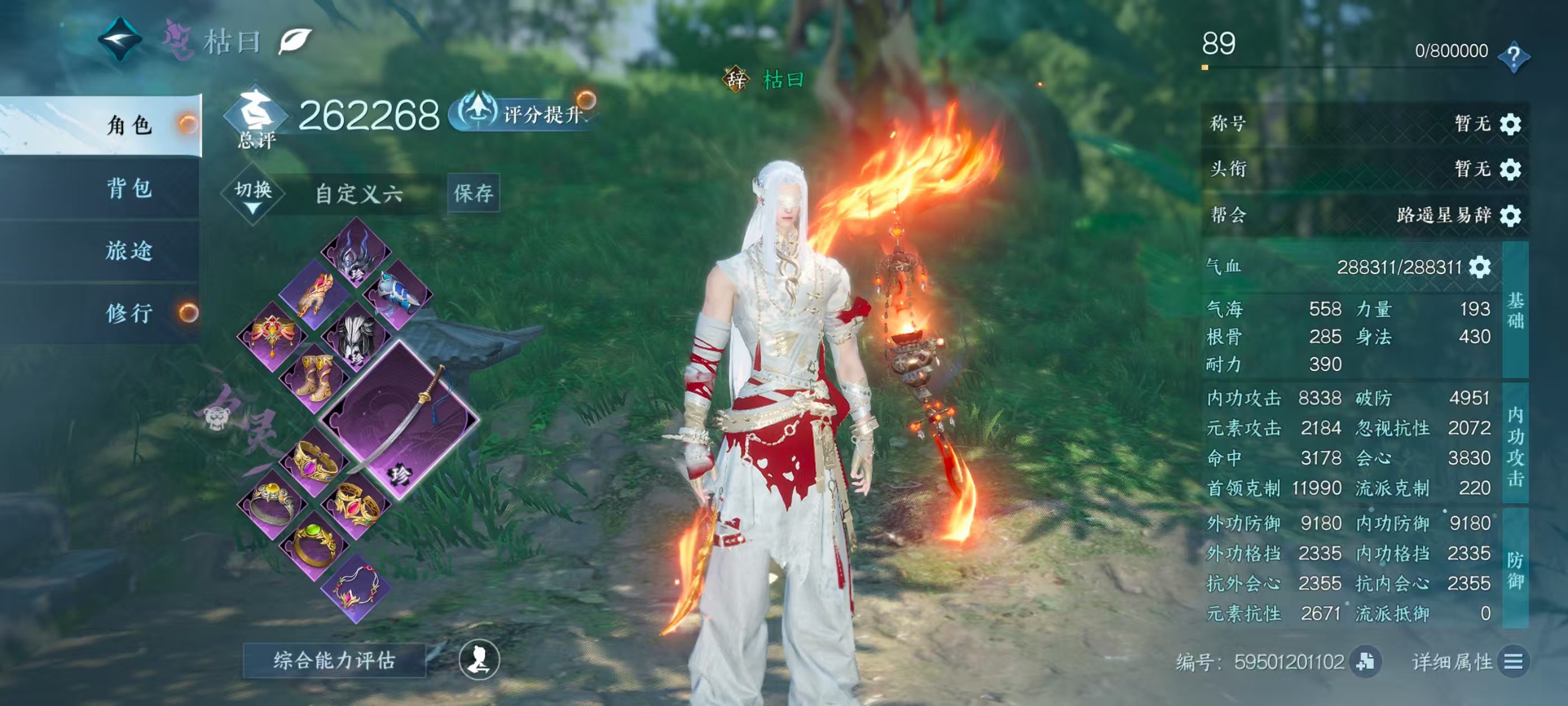Open the 切换 loadout dropdown
The height and width of the screenshot is (706, 1568).
point(253,194)
